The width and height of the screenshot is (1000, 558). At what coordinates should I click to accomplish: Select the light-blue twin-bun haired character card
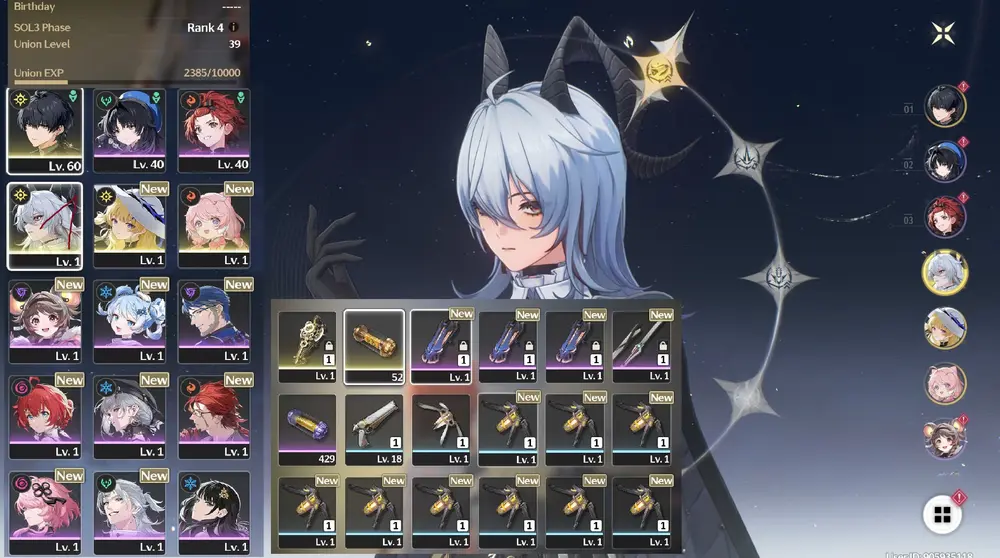click(129, 319)
